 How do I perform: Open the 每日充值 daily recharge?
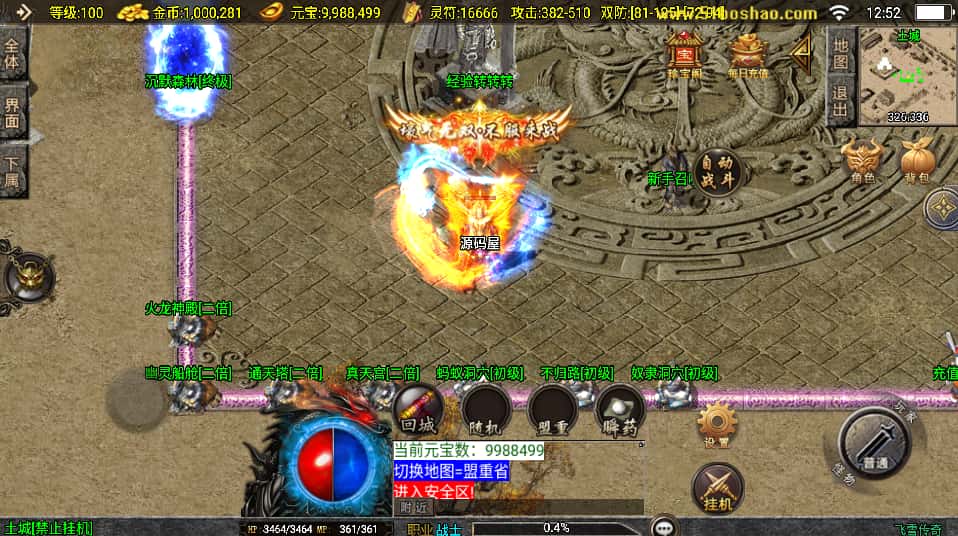(748, 55)
